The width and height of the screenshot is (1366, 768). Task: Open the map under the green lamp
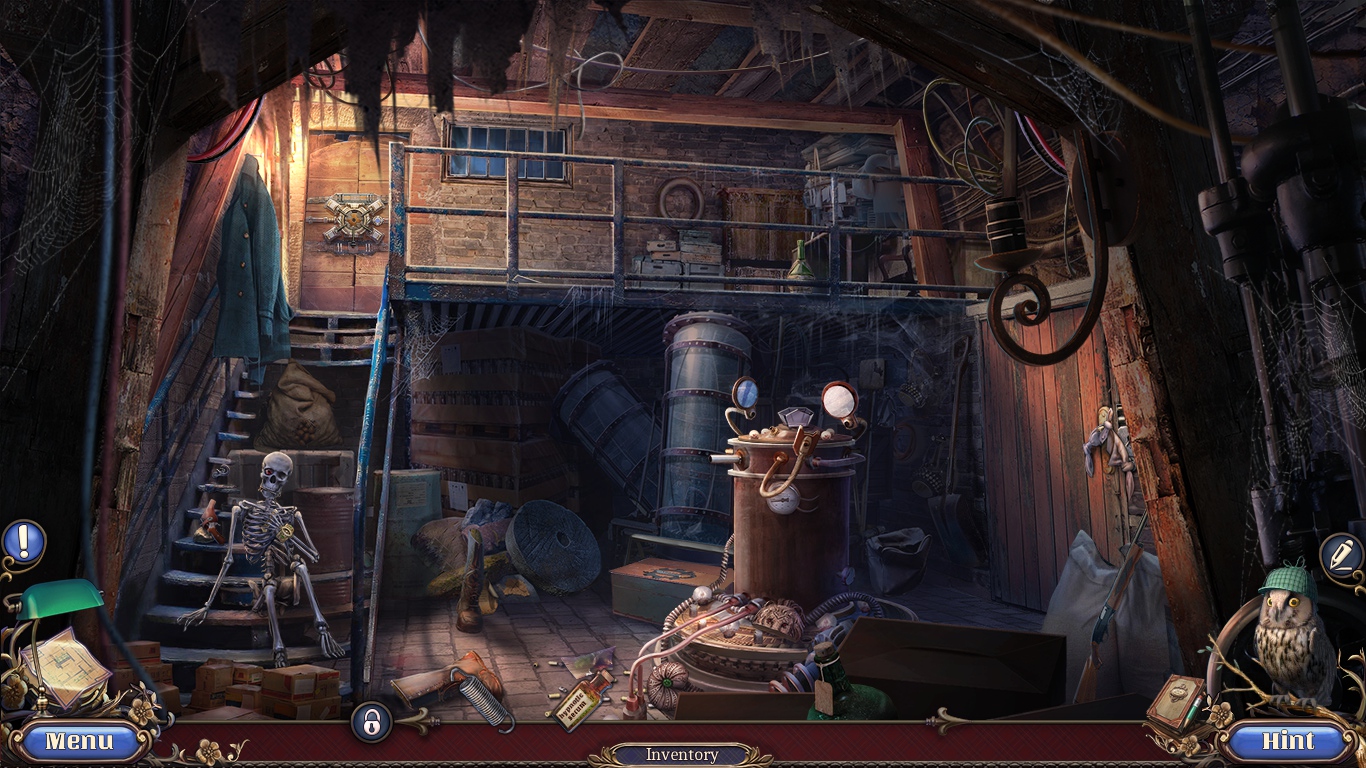tap(62, 668)
